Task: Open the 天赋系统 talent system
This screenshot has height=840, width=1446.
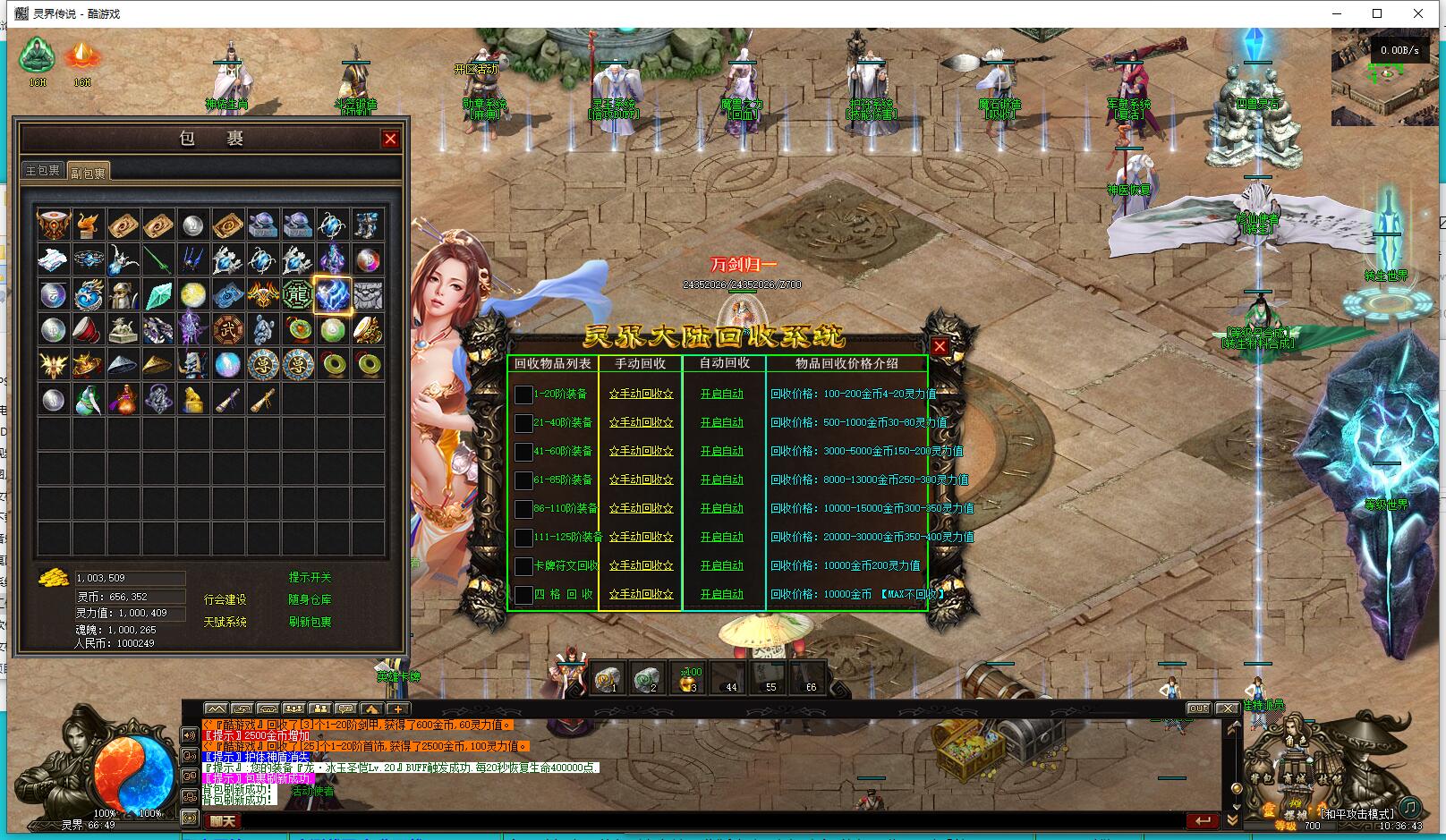Action: point(225,622)
